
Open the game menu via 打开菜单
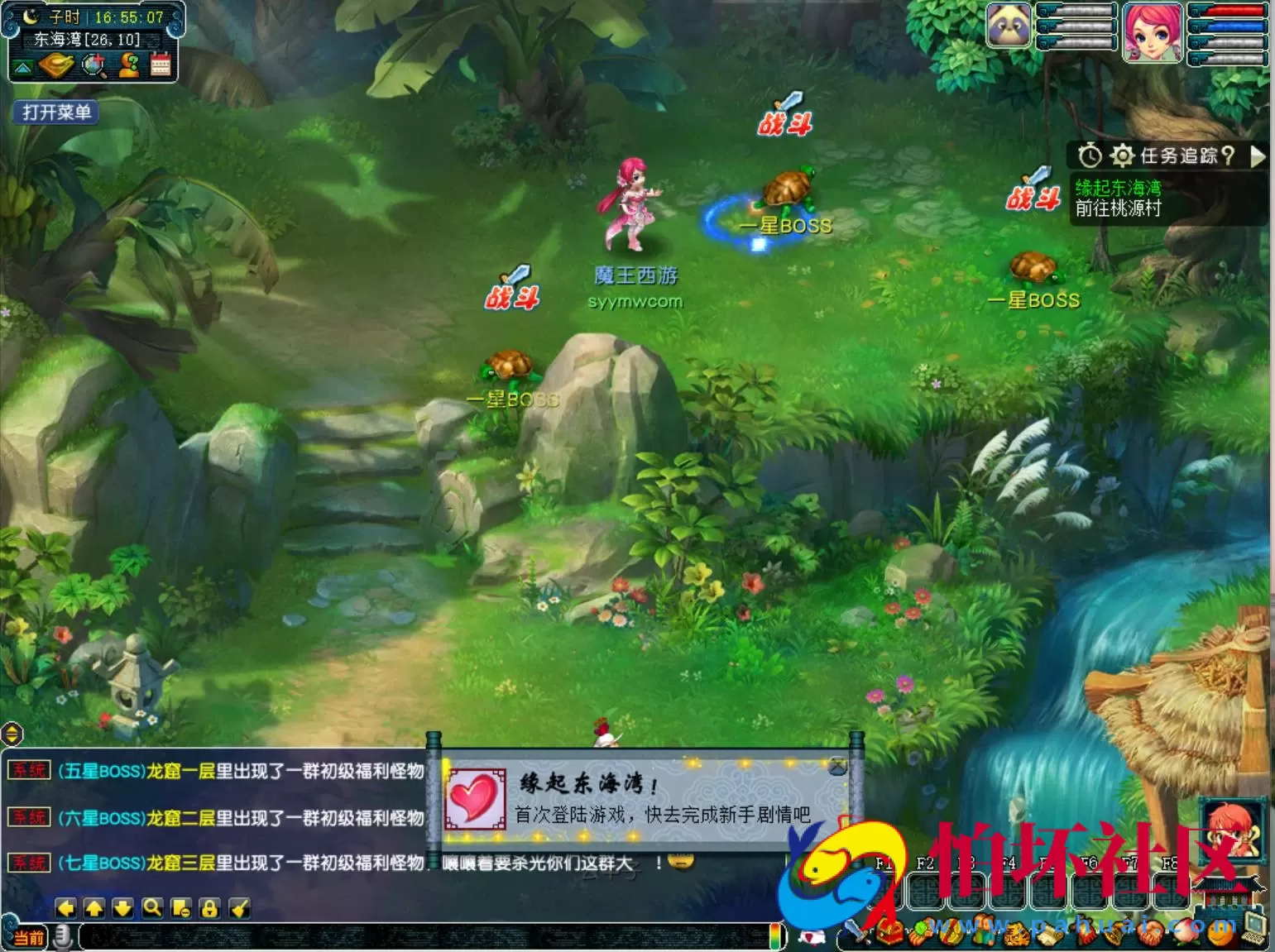tap(55, 112)
